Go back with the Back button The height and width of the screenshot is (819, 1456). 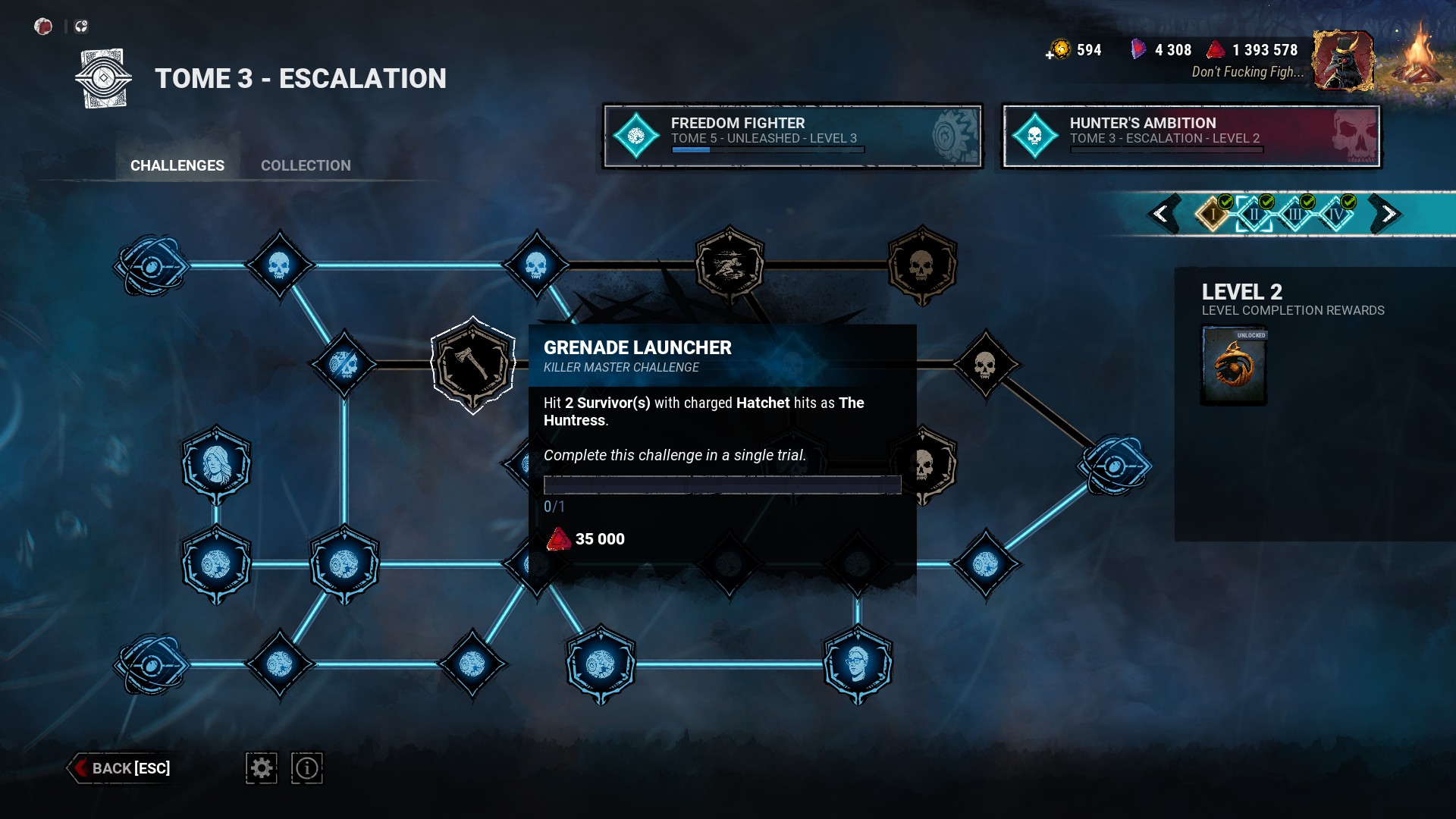tap(121, 768)
